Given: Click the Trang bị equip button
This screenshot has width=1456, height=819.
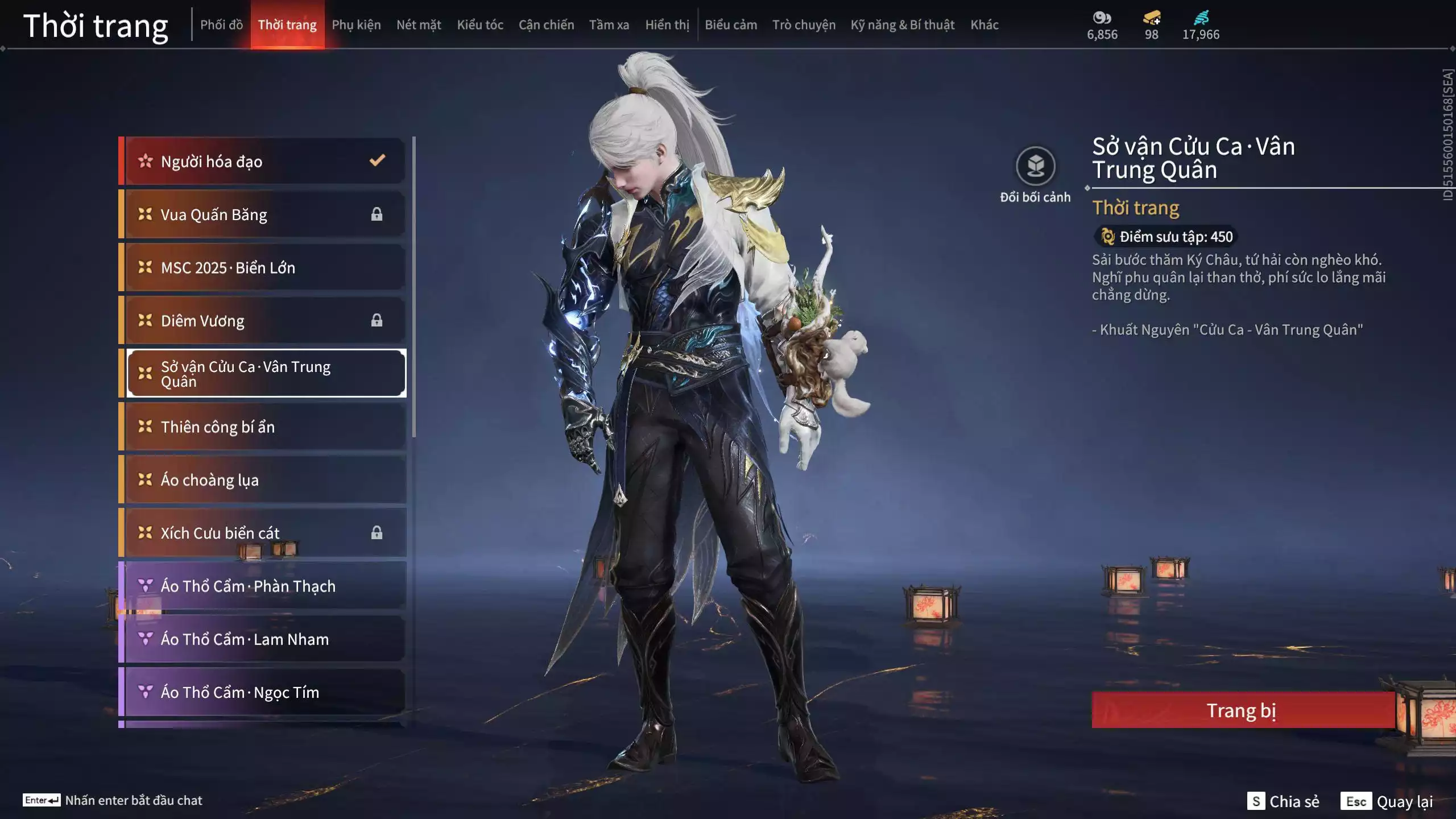Looking at the screenshot, I should point(1242,710).
